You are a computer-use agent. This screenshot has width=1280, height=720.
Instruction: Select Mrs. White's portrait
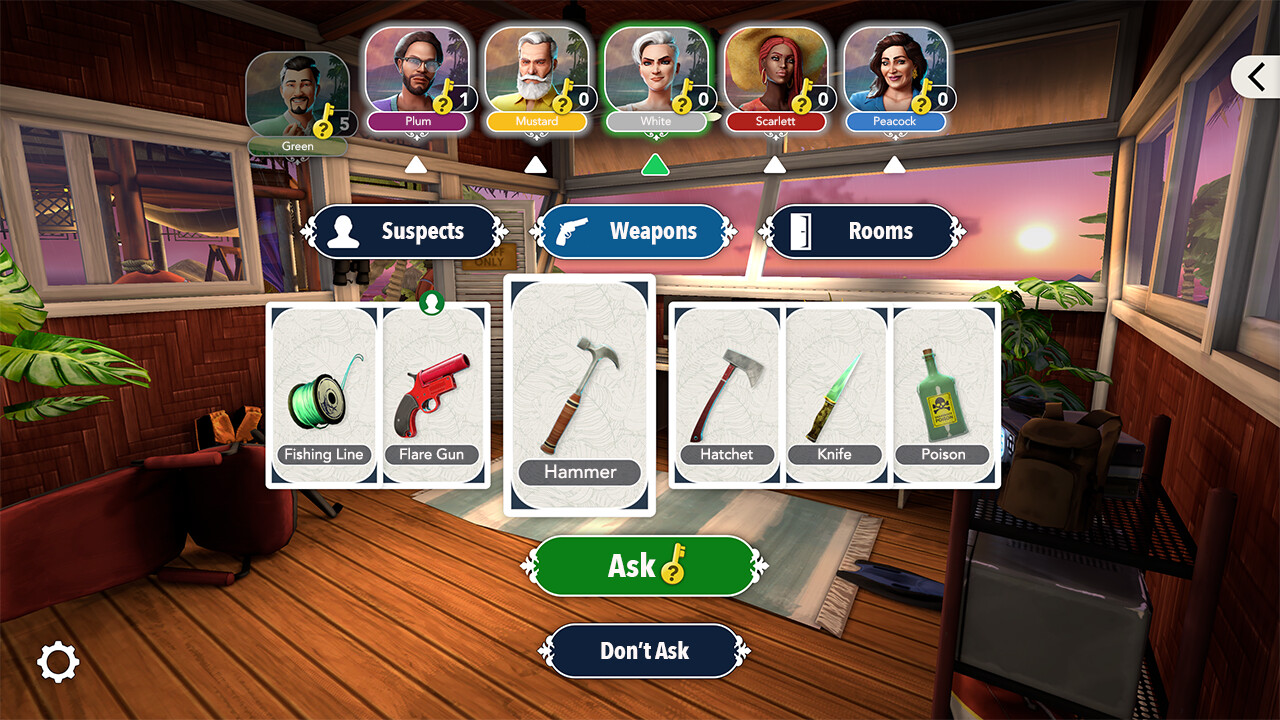(656, 70)
